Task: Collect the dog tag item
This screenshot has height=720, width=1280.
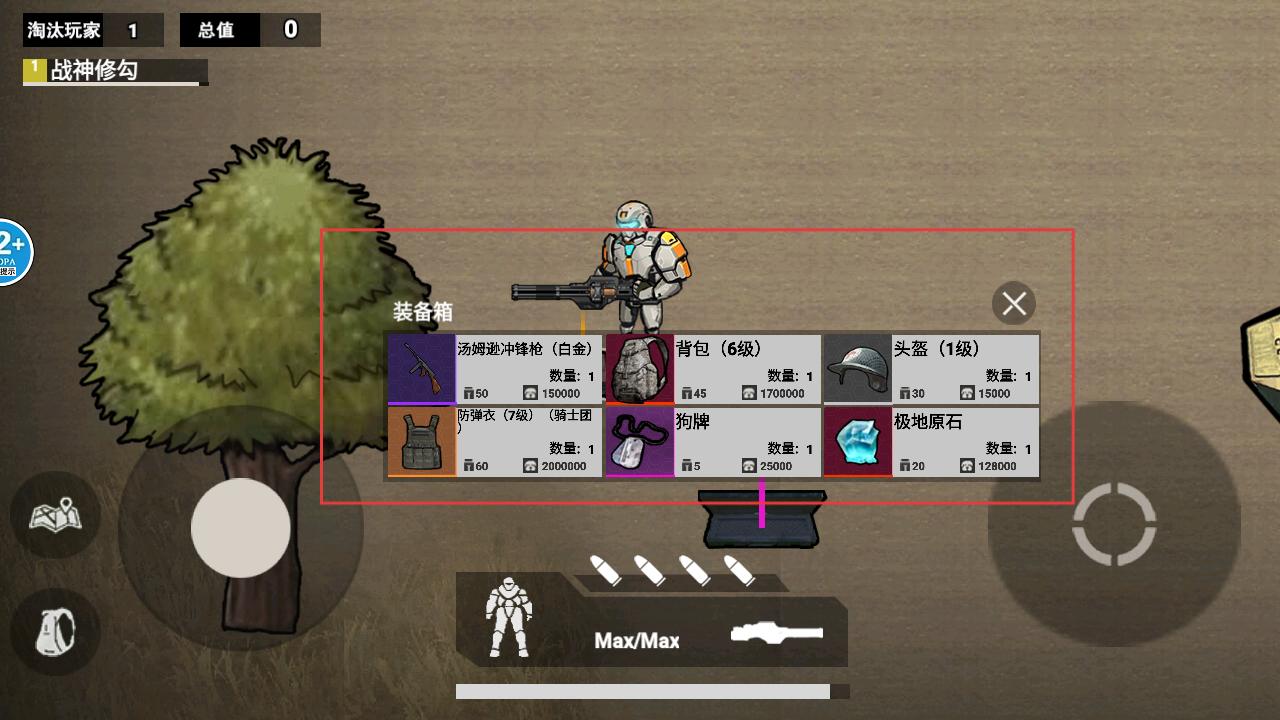Action: tap(713, 441)
